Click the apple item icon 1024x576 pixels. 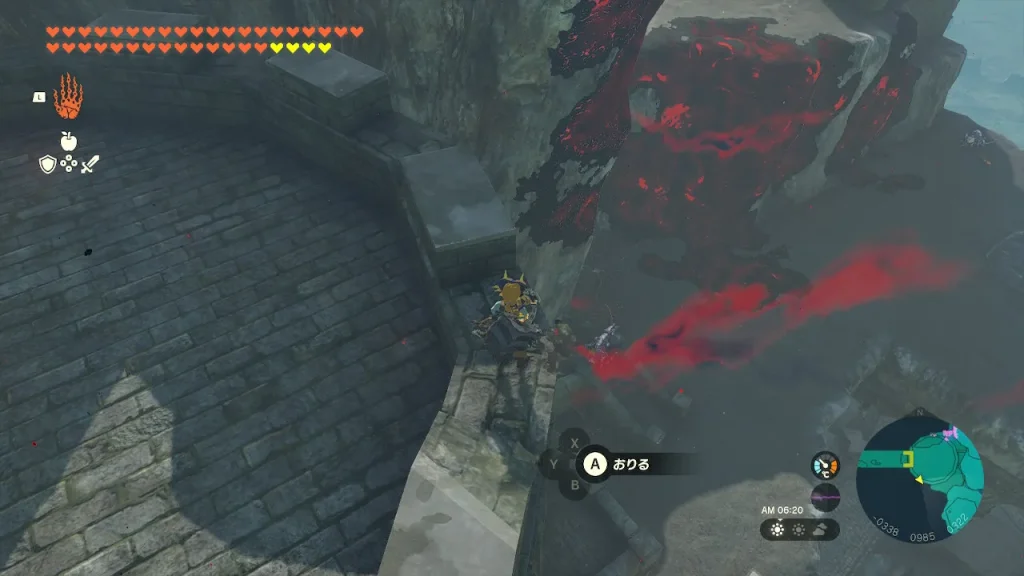(68, 141)
